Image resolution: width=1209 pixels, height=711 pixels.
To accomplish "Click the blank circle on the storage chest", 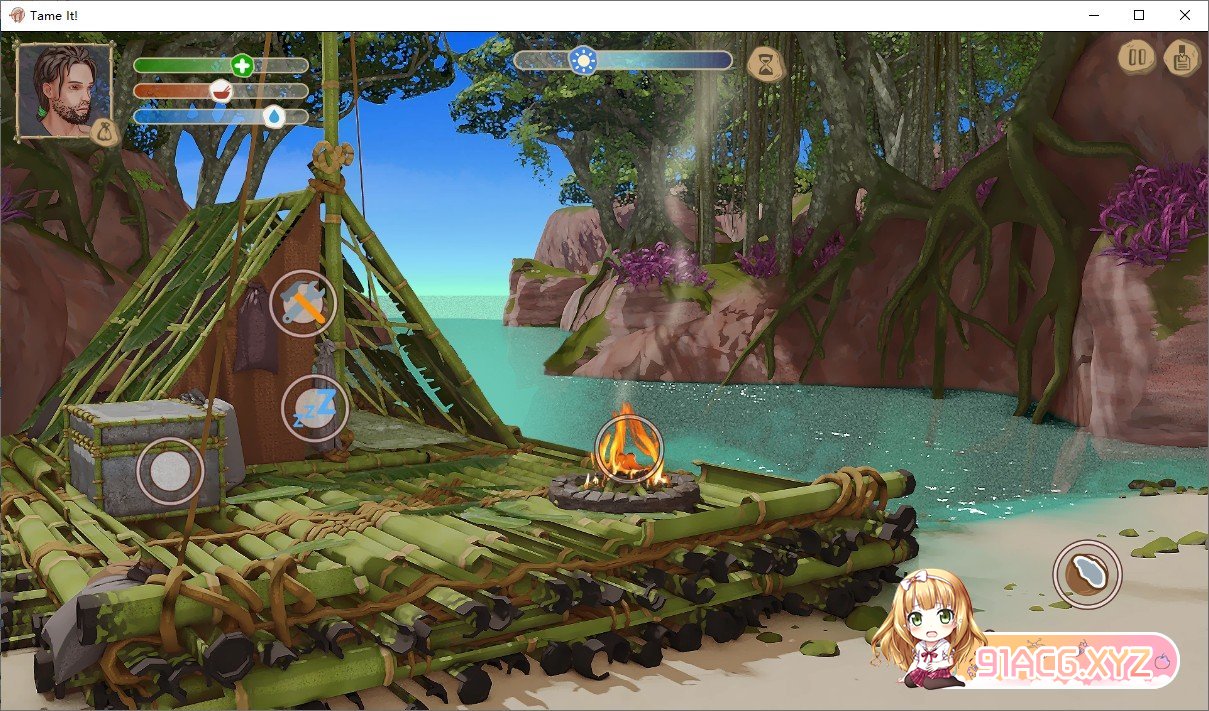I will (170, 470).
